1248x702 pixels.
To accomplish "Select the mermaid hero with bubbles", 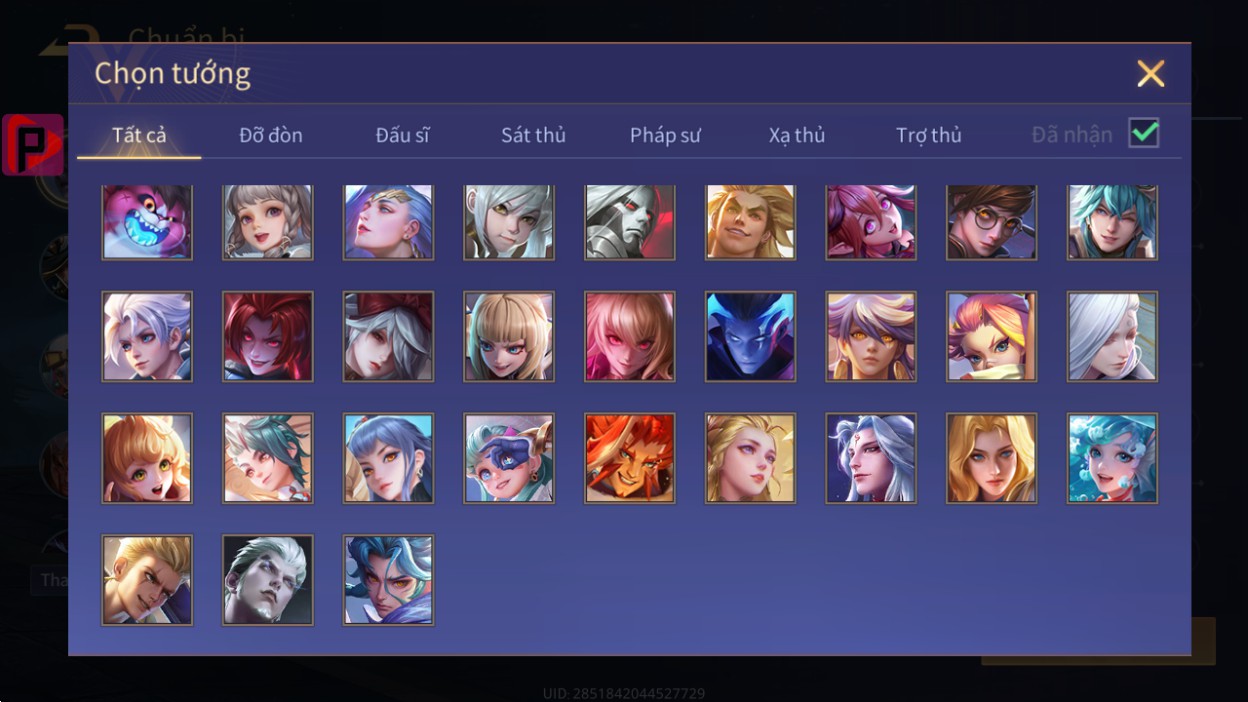I will [x=1112, y=458].
